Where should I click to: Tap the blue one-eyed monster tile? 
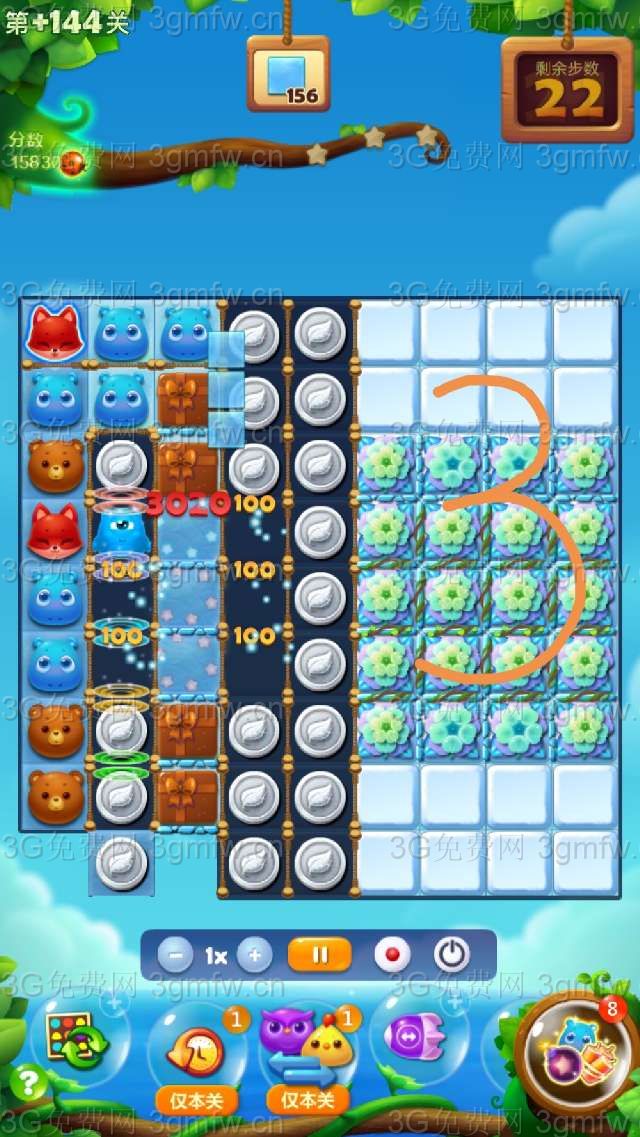tap(120, 530)
